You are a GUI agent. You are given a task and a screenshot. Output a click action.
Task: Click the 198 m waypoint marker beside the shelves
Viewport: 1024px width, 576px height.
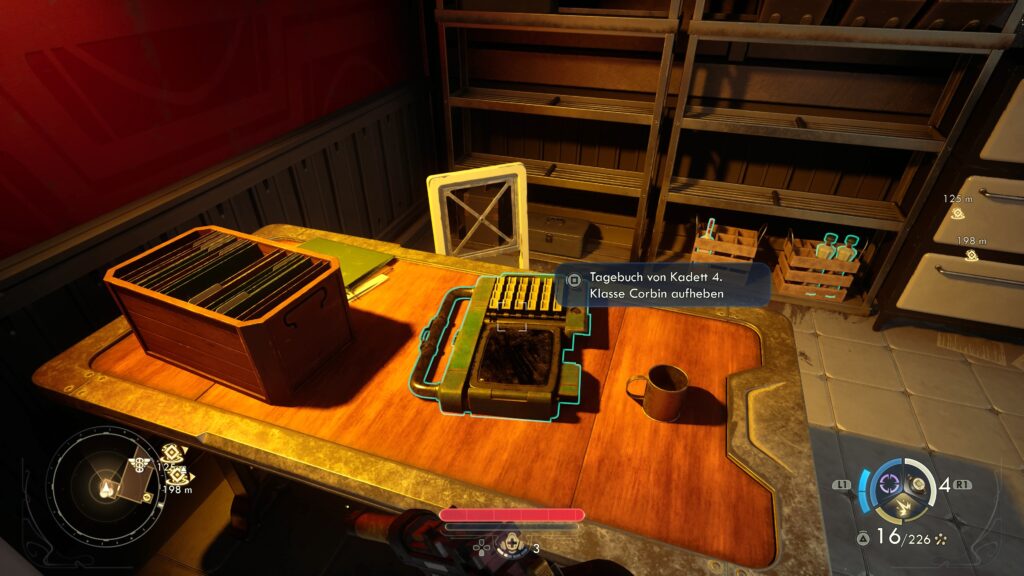tap(971, 255)
